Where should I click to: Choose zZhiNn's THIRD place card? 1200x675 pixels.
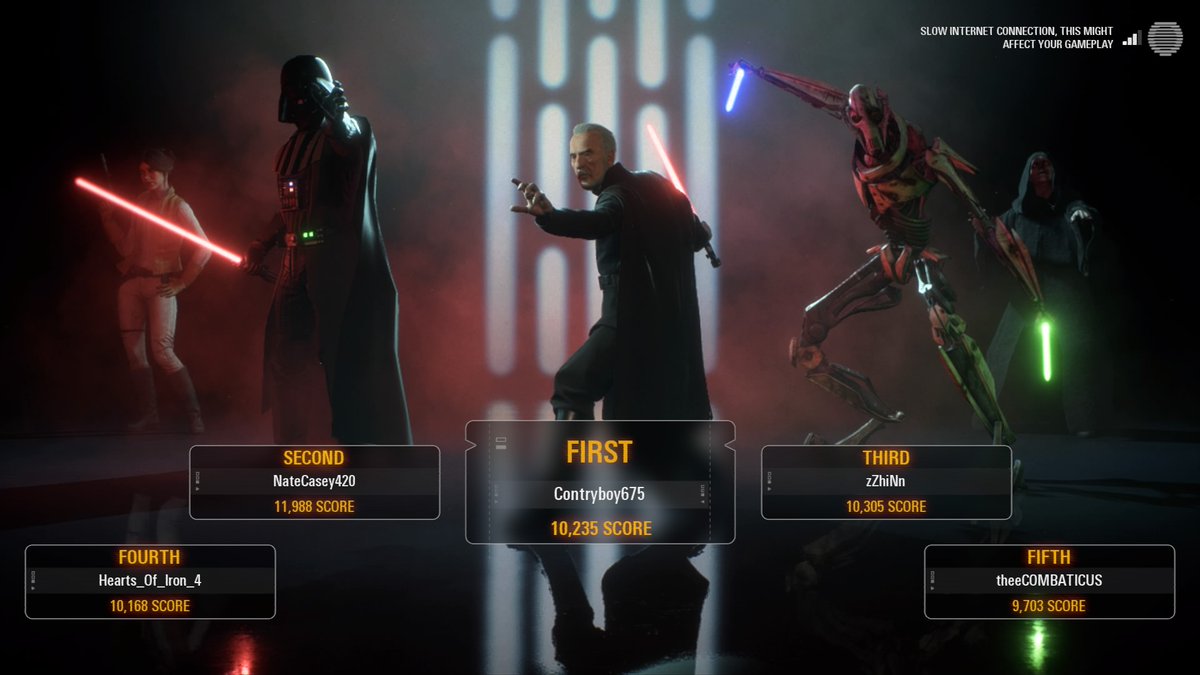tap(886, 482)
